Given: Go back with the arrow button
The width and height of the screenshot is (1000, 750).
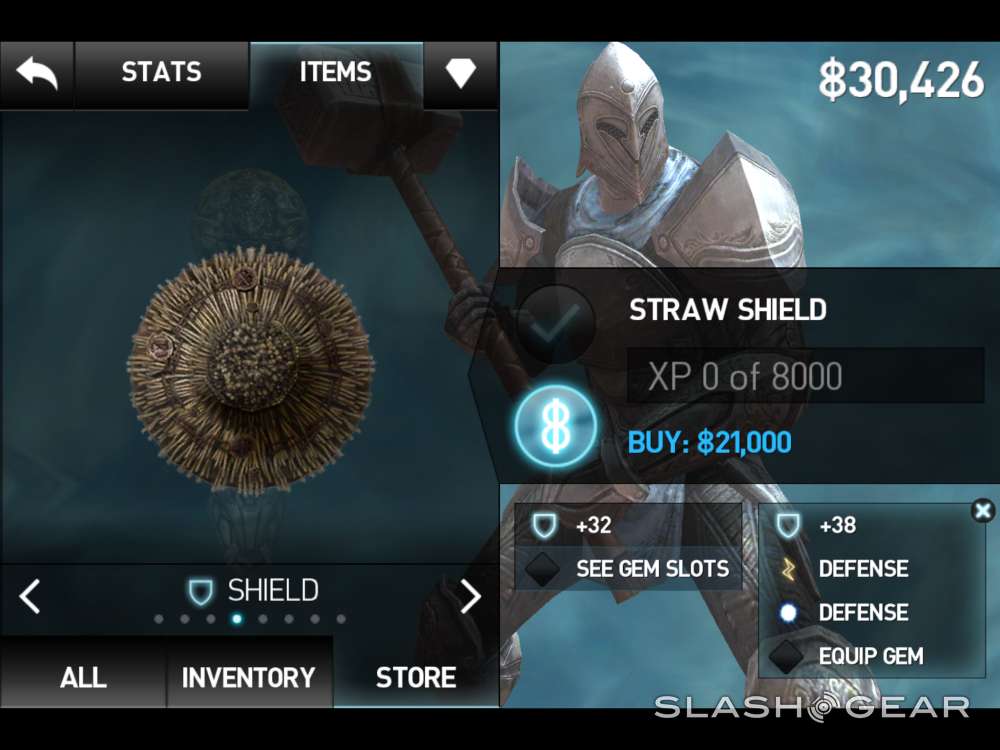Looking at the screenshot, I should pyautogui.click(x=37, y=73).
